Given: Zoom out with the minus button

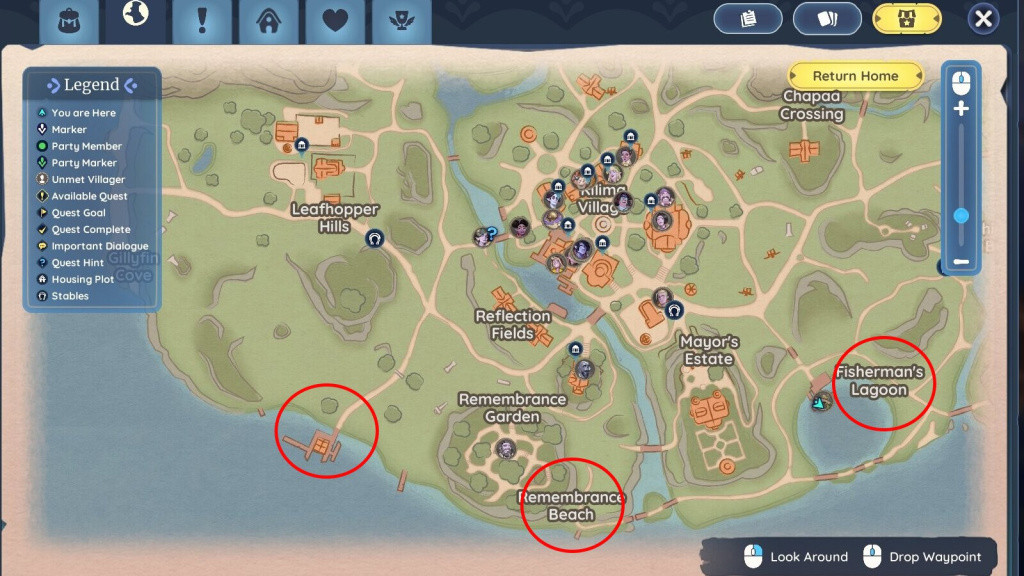Looking at the screenshot, I should [961, 262].
